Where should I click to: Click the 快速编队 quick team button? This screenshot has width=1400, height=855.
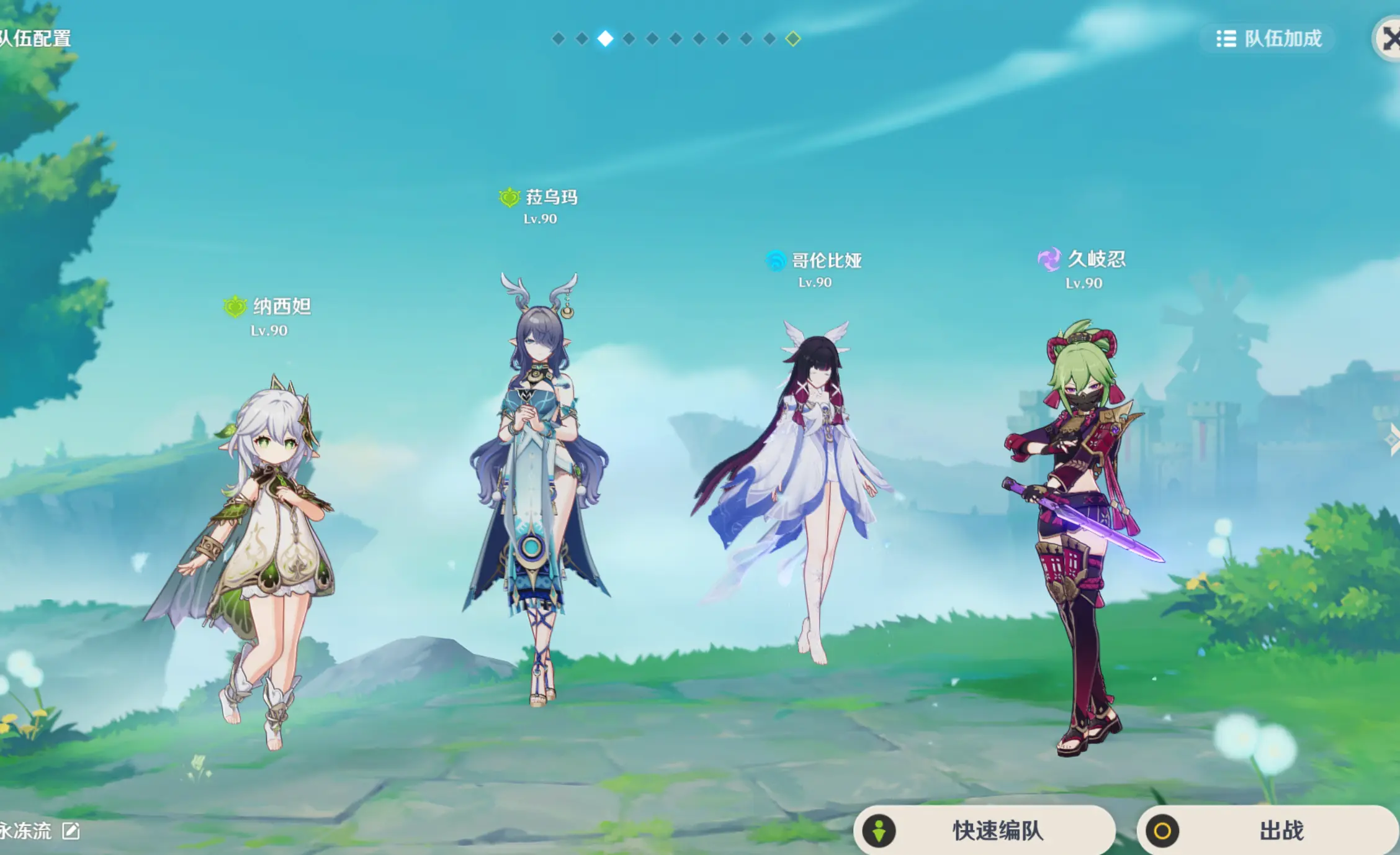(x=984, y=830)
